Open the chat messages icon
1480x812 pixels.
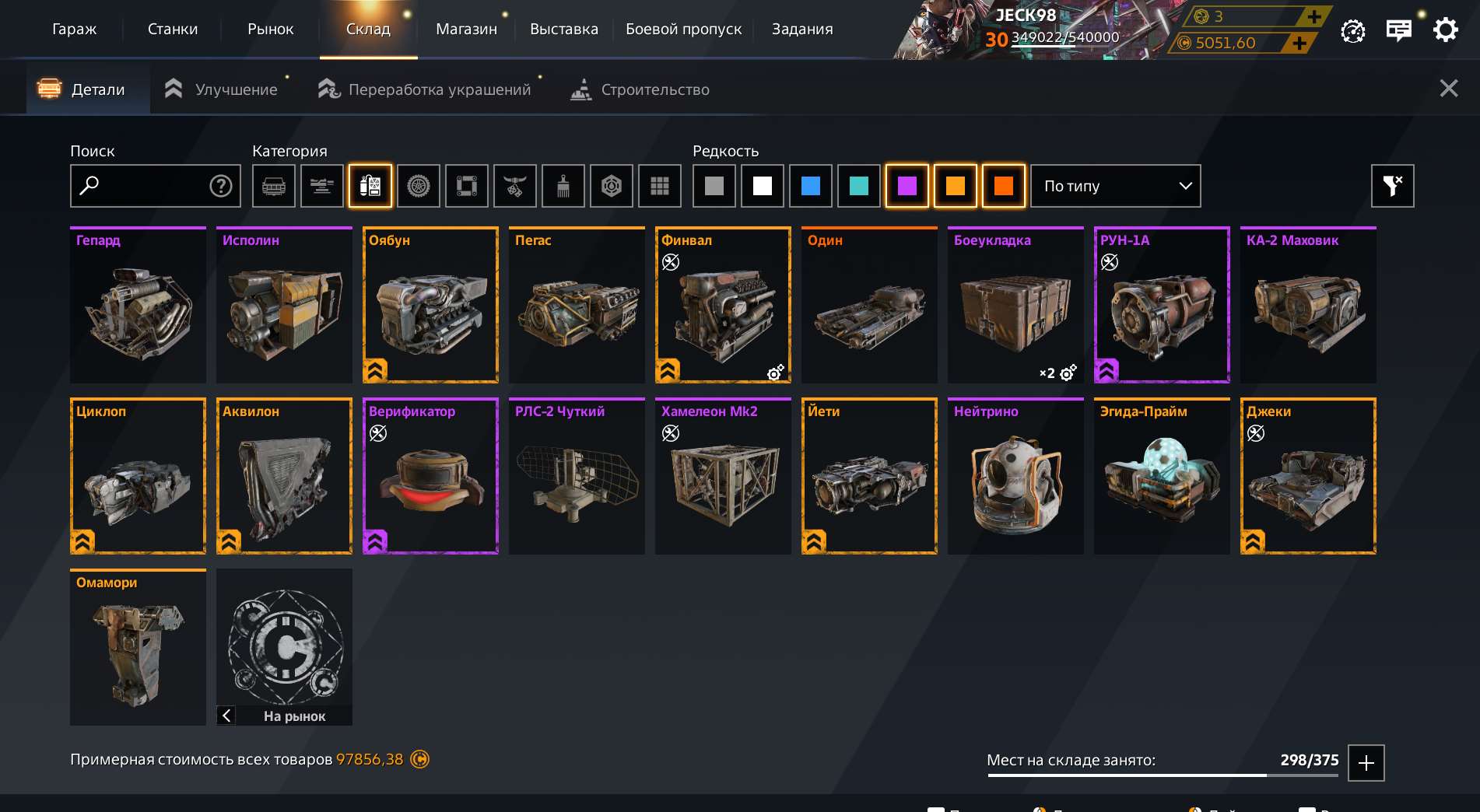(x=1398, y=30)
